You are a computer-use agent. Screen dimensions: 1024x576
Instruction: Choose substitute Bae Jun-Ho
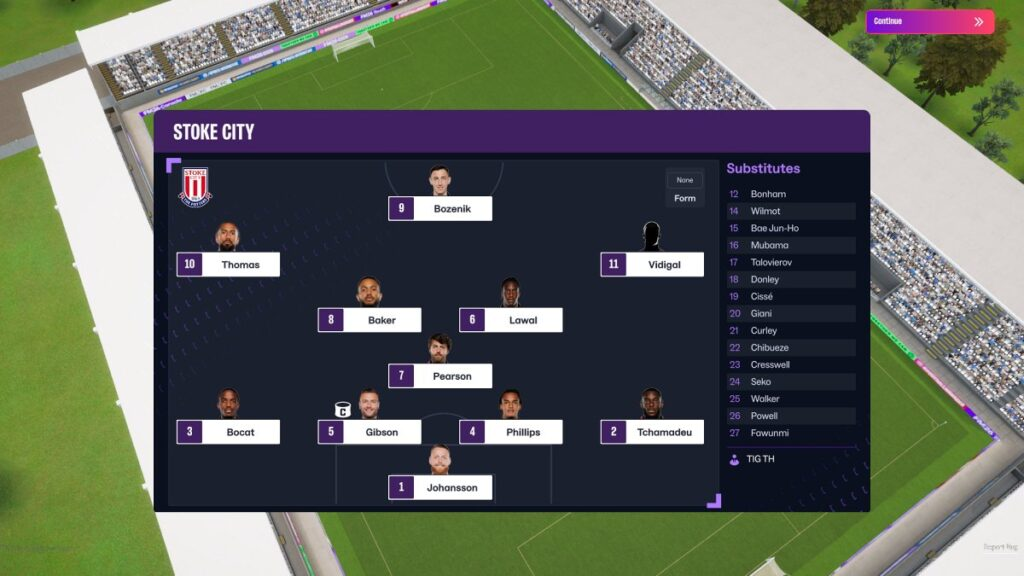[x=790, y=228]
